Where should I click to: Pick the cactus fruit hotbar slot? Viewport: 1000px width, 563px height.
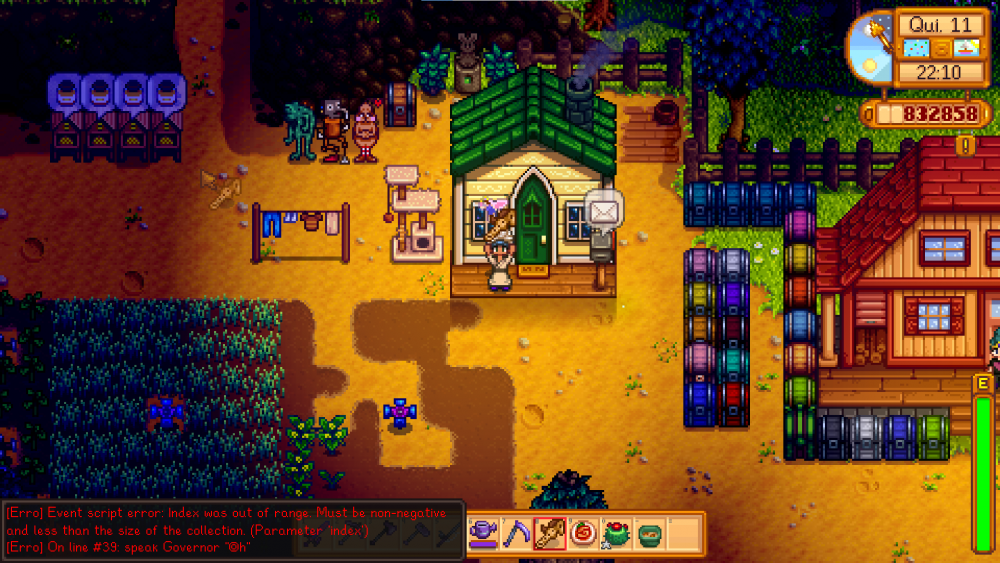tap(615, 533)
